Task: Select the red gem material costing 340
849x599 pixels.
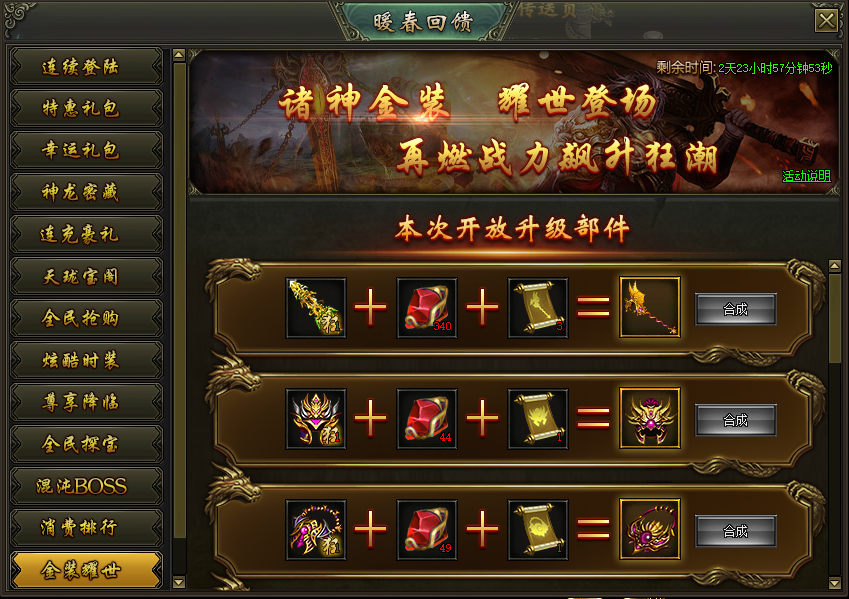Action: tap(427, 308)
